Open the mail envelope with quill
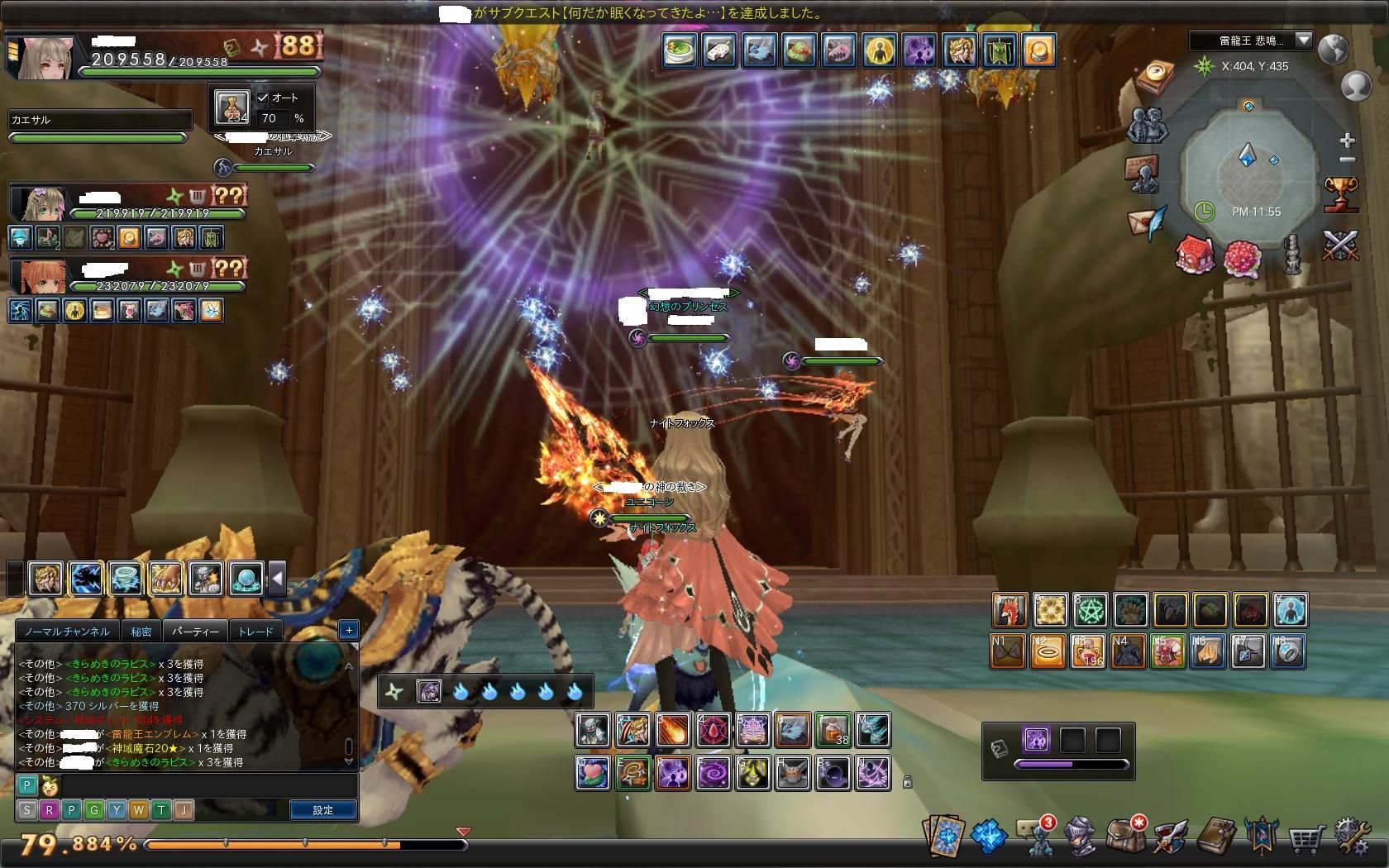 pos(1148,222)
